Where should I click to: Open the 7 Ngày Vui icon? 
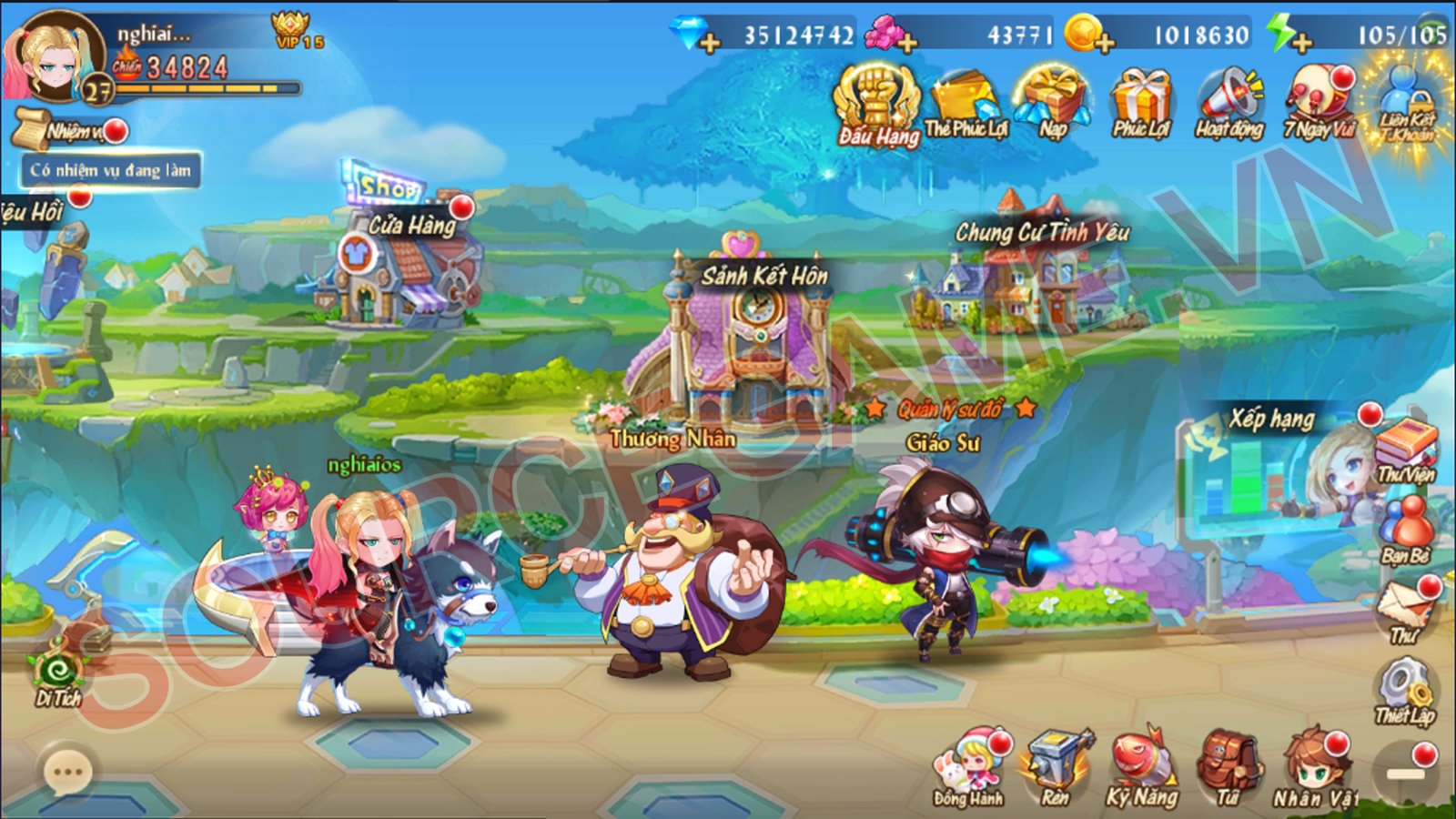coord(1315,96)
